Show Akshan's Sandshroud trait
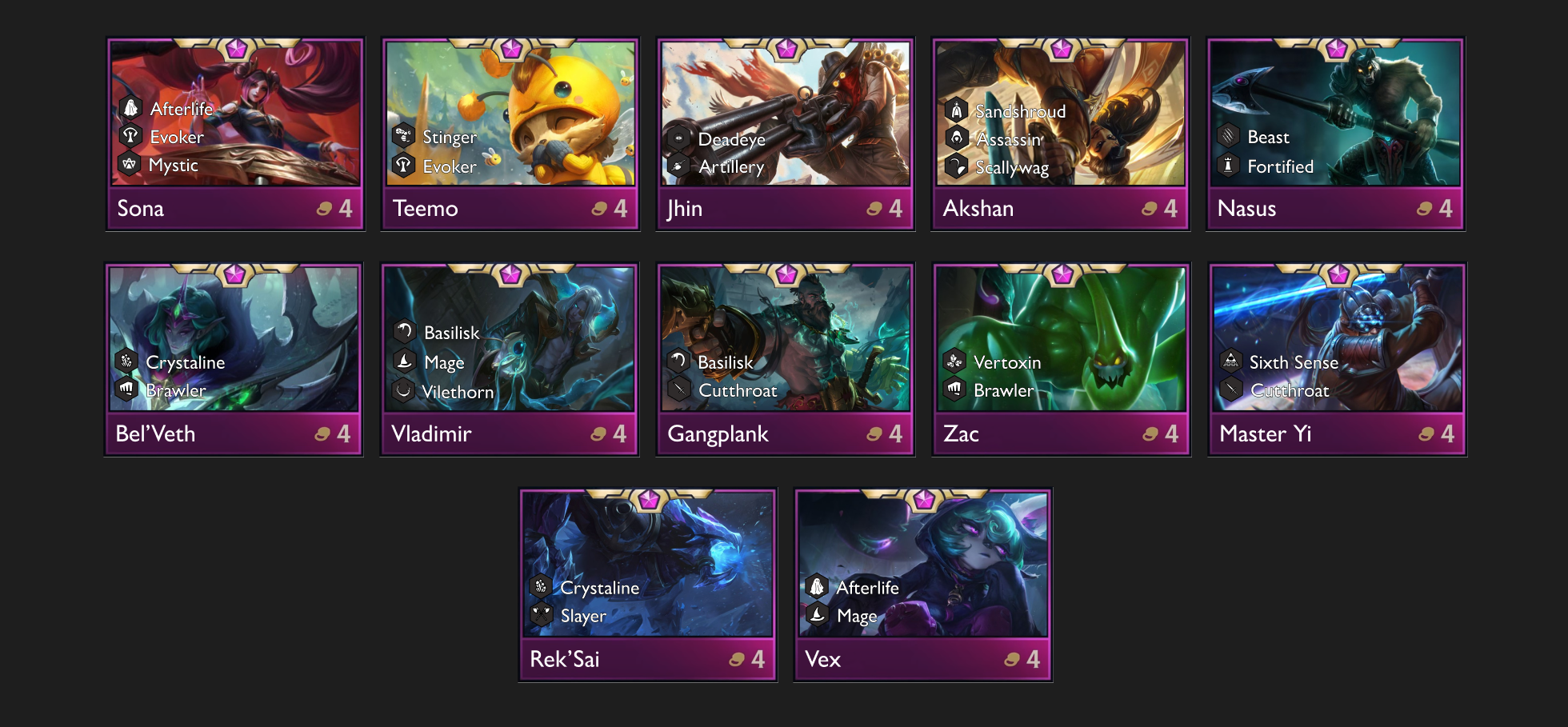 click(x=1020, y=111)
